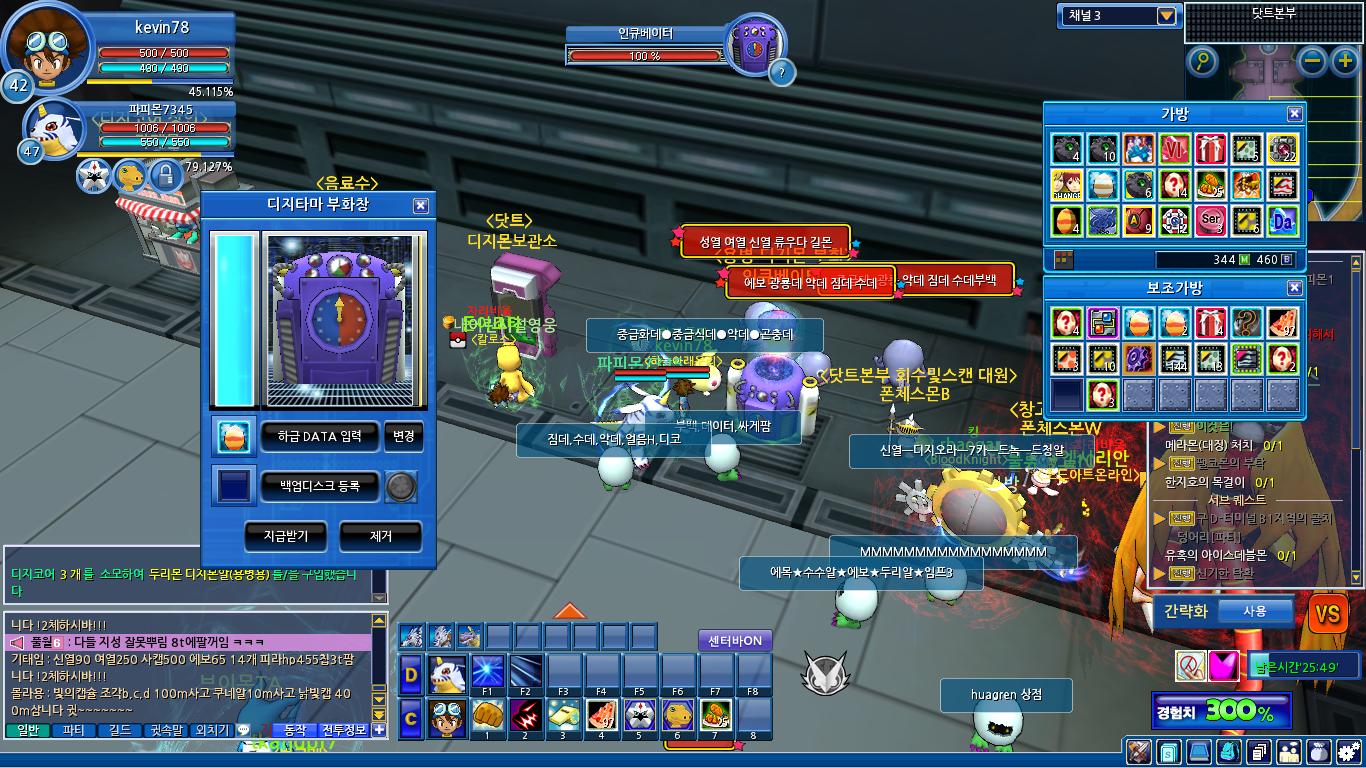Close the 보조가방 sub-bag window

pyautogui.click(x=1294, y=288)
